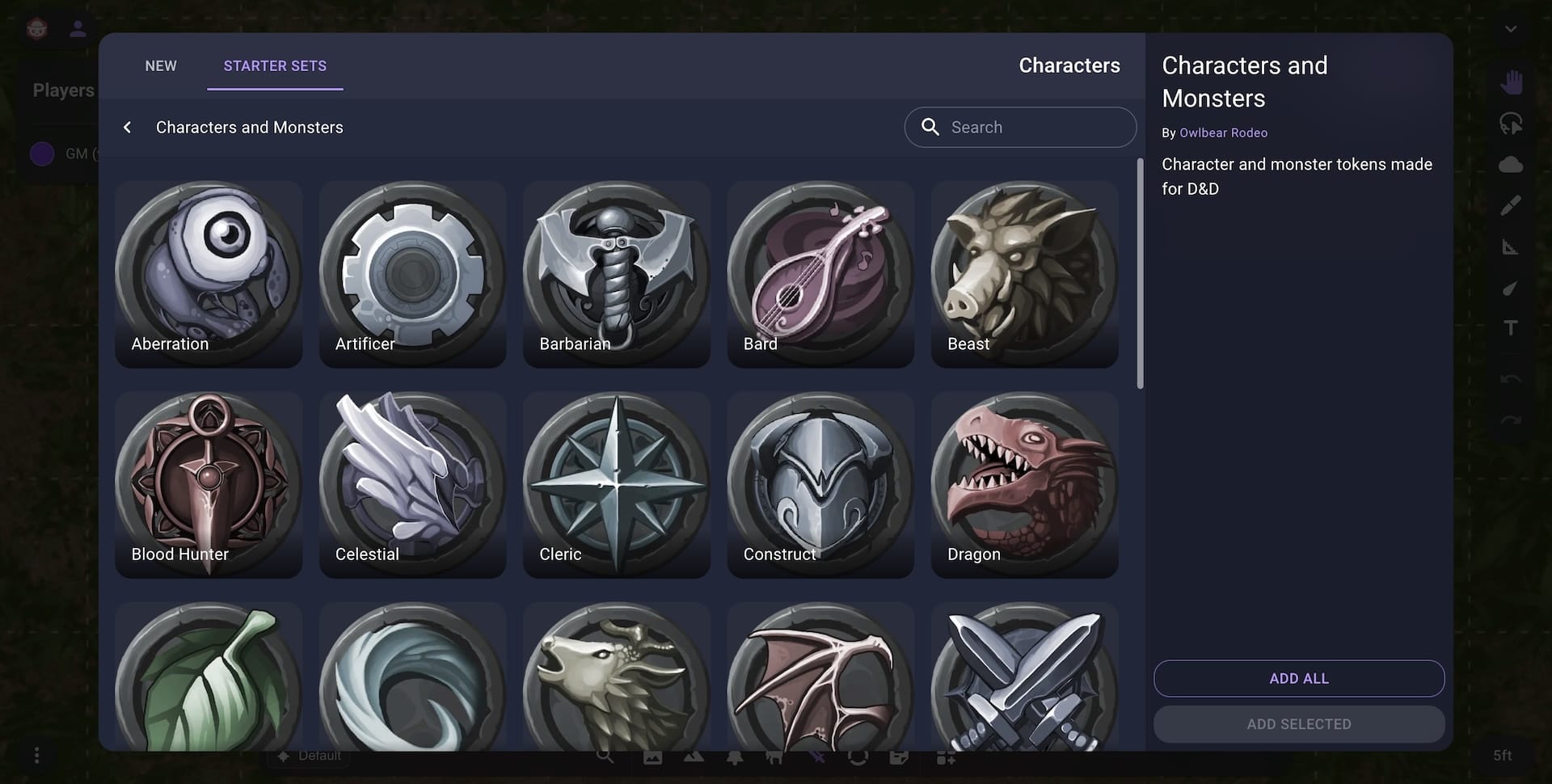Open the Characters menu item
The height and width of the screenshot is (784, 1552).
pyautogui.click(x=1069, y=65)
